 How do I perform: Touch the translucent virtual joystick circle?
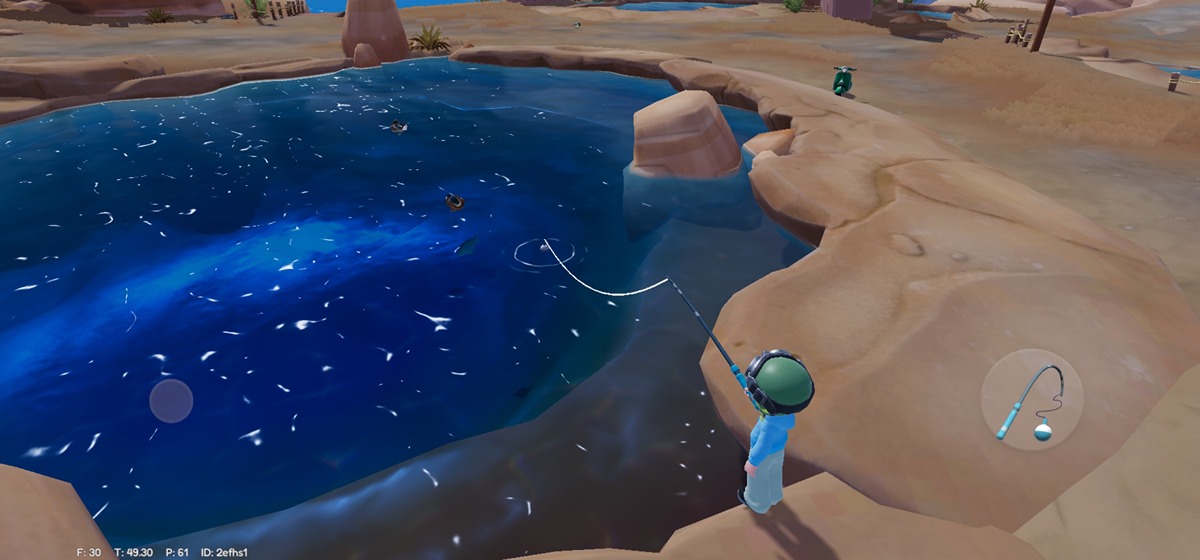tap(171, 401)
